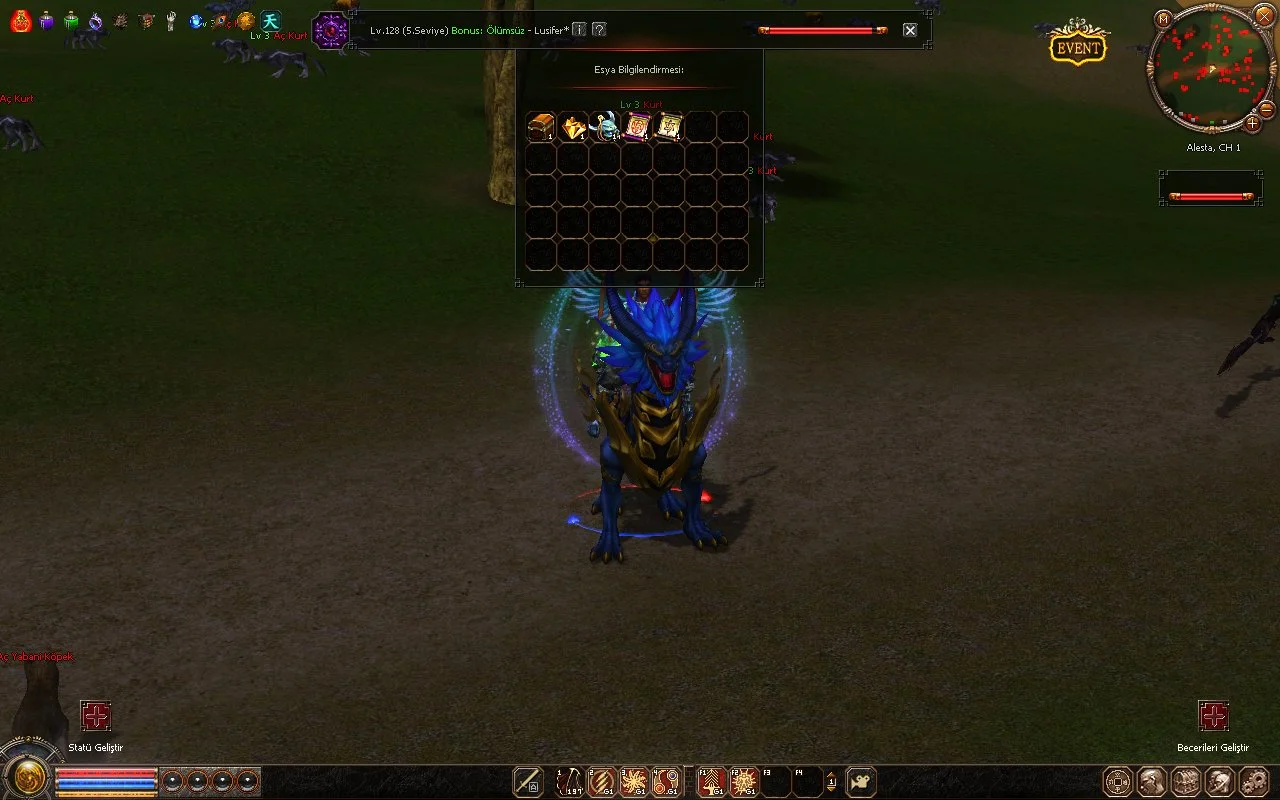This screenshot has width=1280, height=800.
Task: Open the large map with M button
Action: pos(1163,19)
